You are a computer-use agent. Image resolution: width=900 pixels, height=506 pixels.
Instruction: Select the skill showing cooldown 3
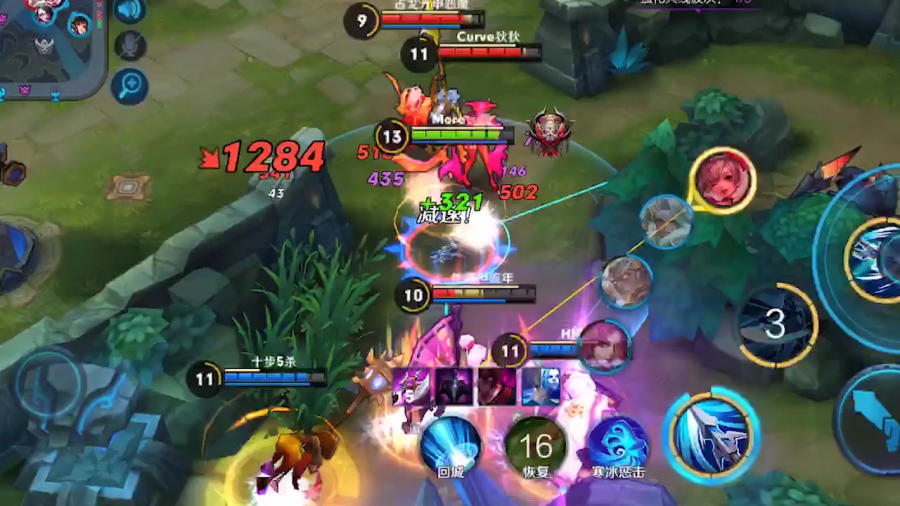(x=777, y=323)
